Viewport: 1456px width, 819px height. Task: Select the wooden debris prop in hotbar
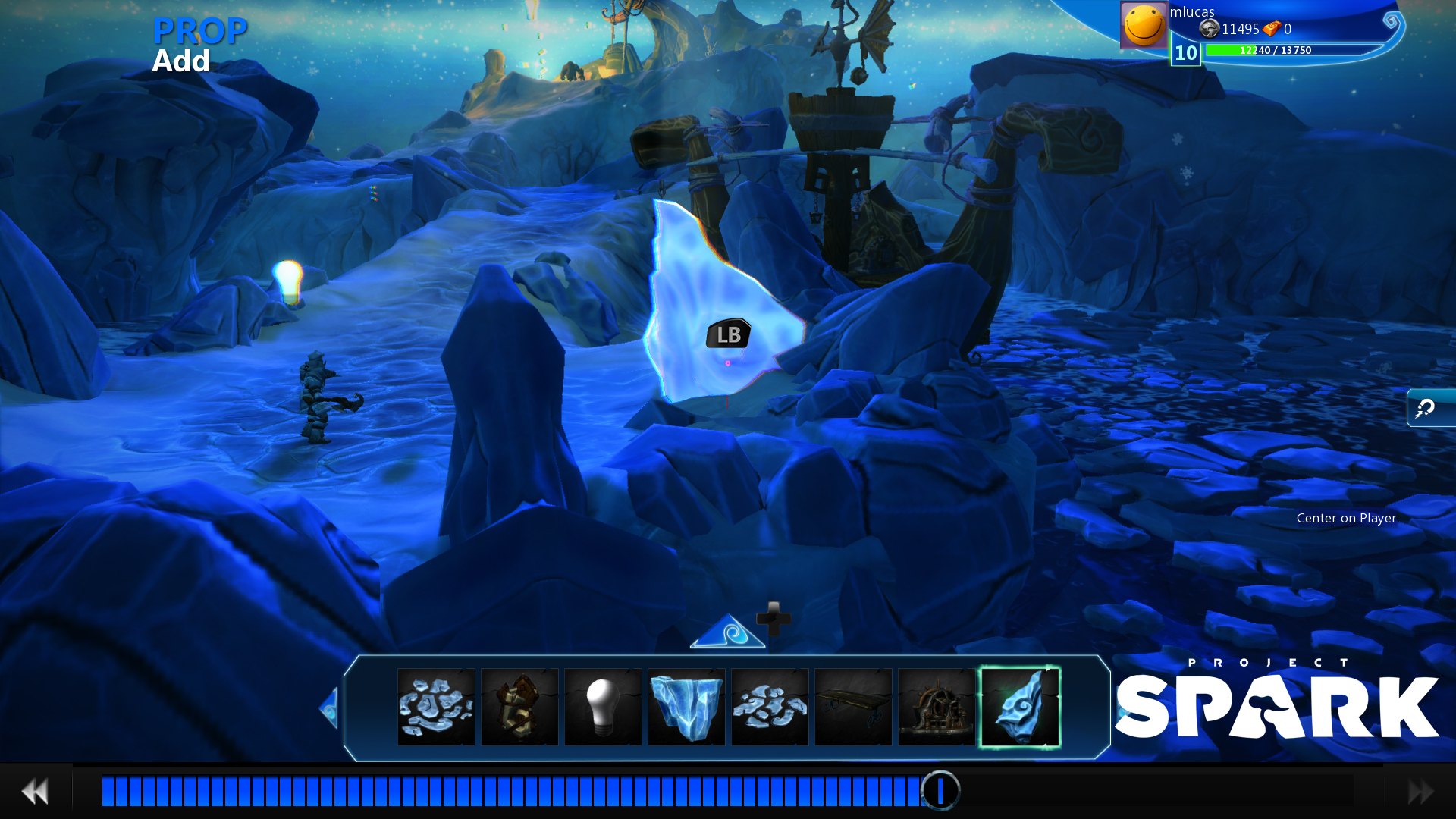pos(519,707)
